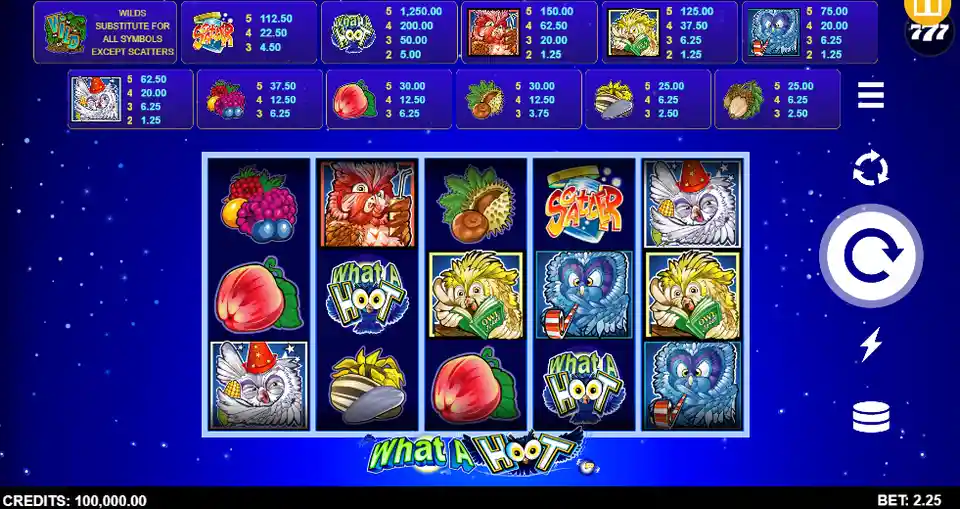960x509 pixels.
Task: Toggle turbo mode with the lightning bolt
Action: [x=870, y=345]
